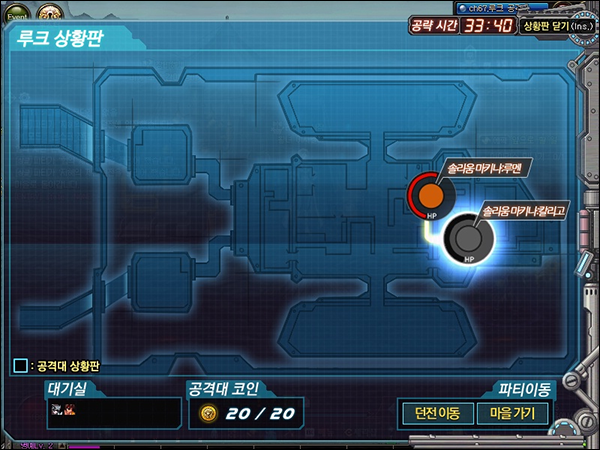Select the party icons in the 대기실 box
Screen dimensions: 600x450
[63, 410]
